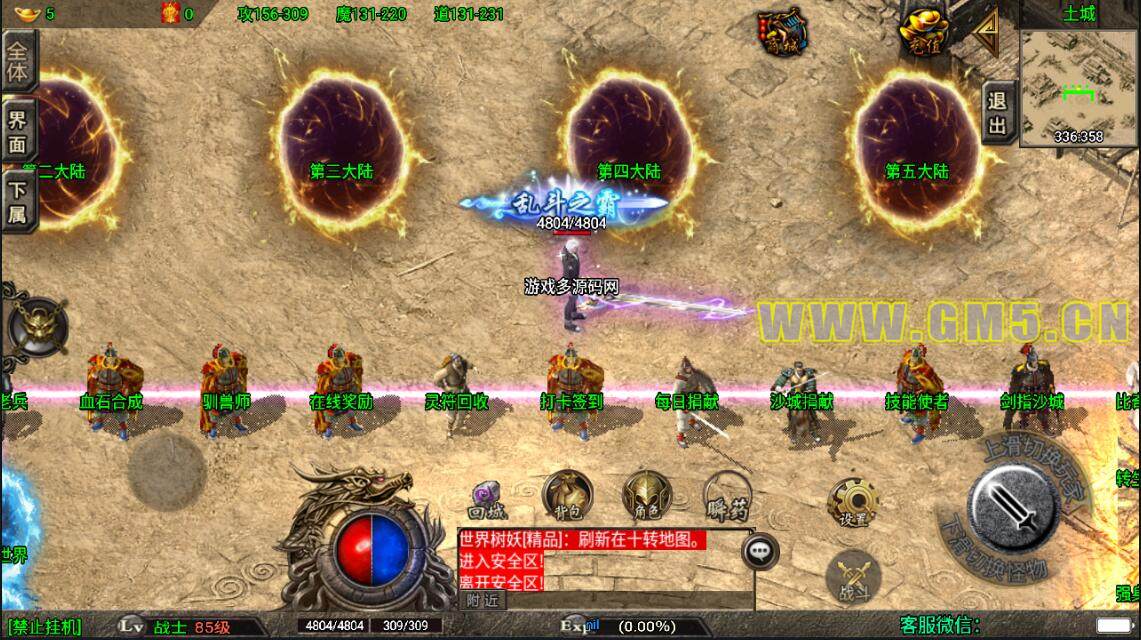Click the 退出 exit button
The width and height of the screenshot is (1141, 640).
(x=997, y=112)
